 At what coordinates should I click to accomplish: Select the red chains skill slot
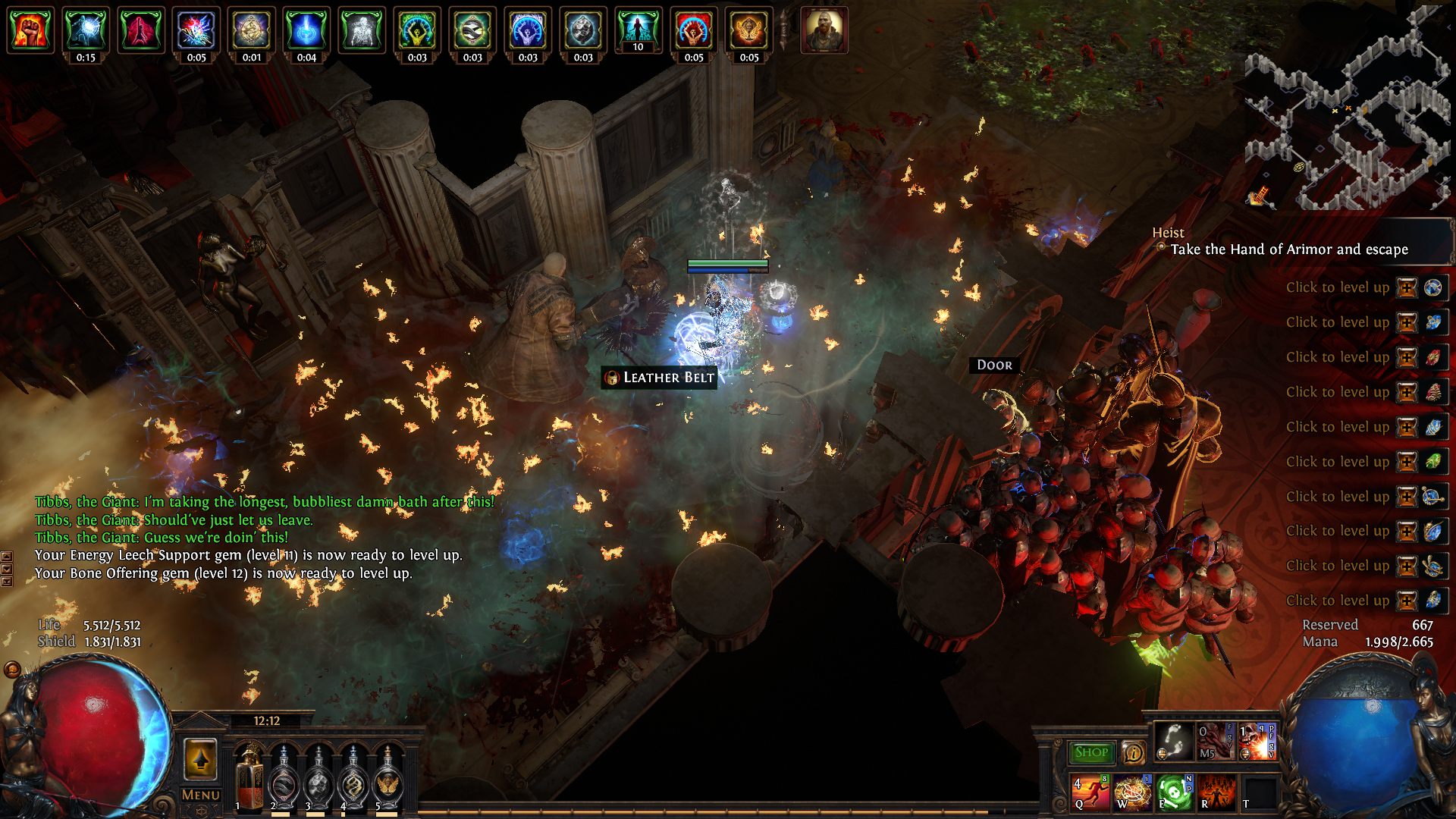(x=1216, y=741)
